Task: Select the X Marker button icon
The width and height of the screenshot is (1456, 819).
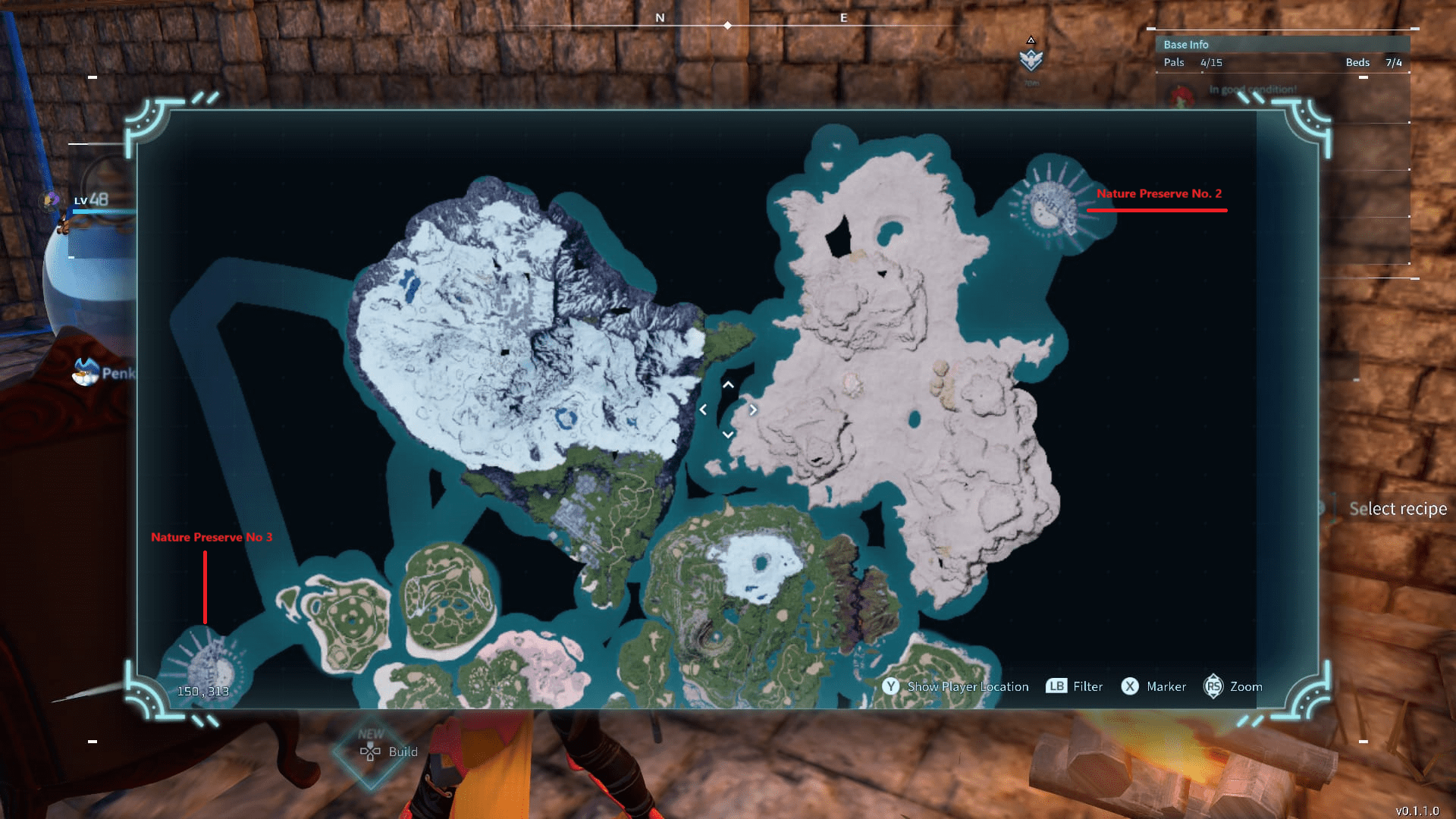Action: [x=1130, y=686]
